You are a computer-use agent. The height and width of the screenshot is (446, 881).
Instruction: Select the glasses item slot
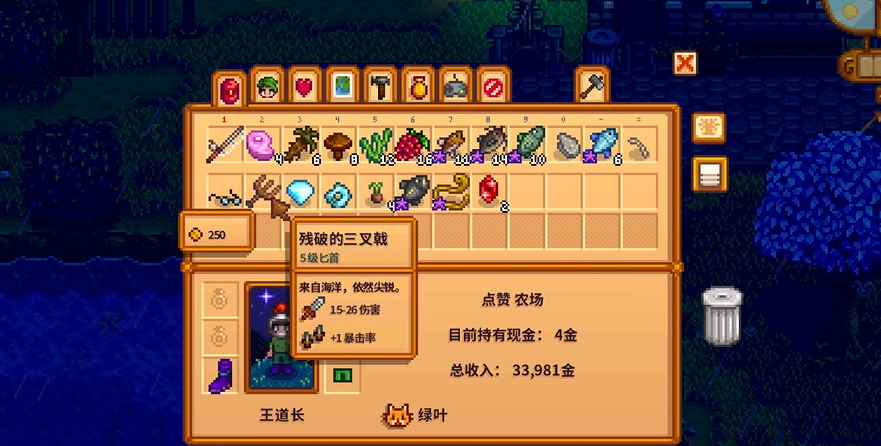226,192
